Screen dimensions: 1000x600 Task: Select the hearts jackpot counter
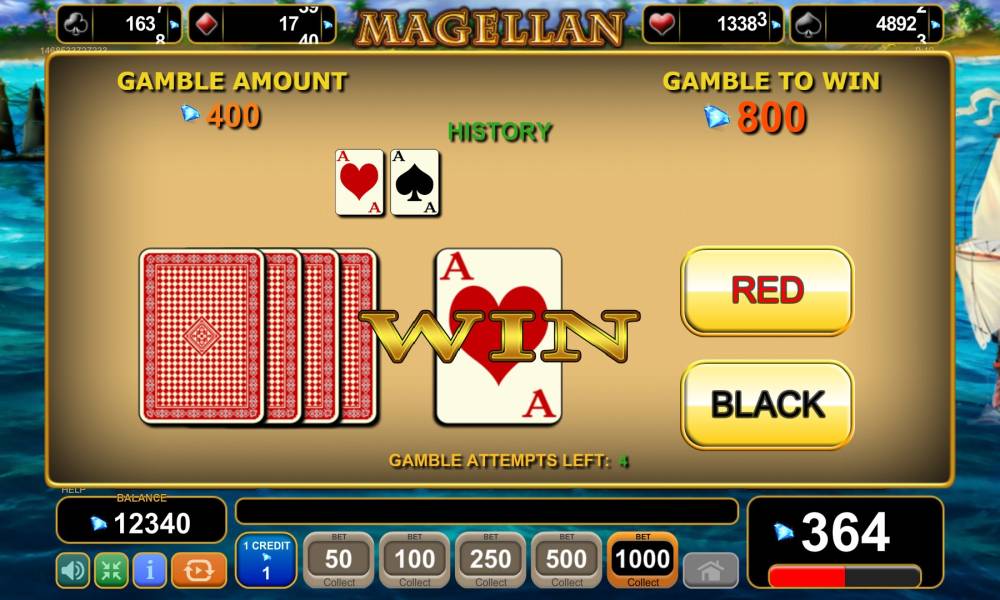coord(713,24)
